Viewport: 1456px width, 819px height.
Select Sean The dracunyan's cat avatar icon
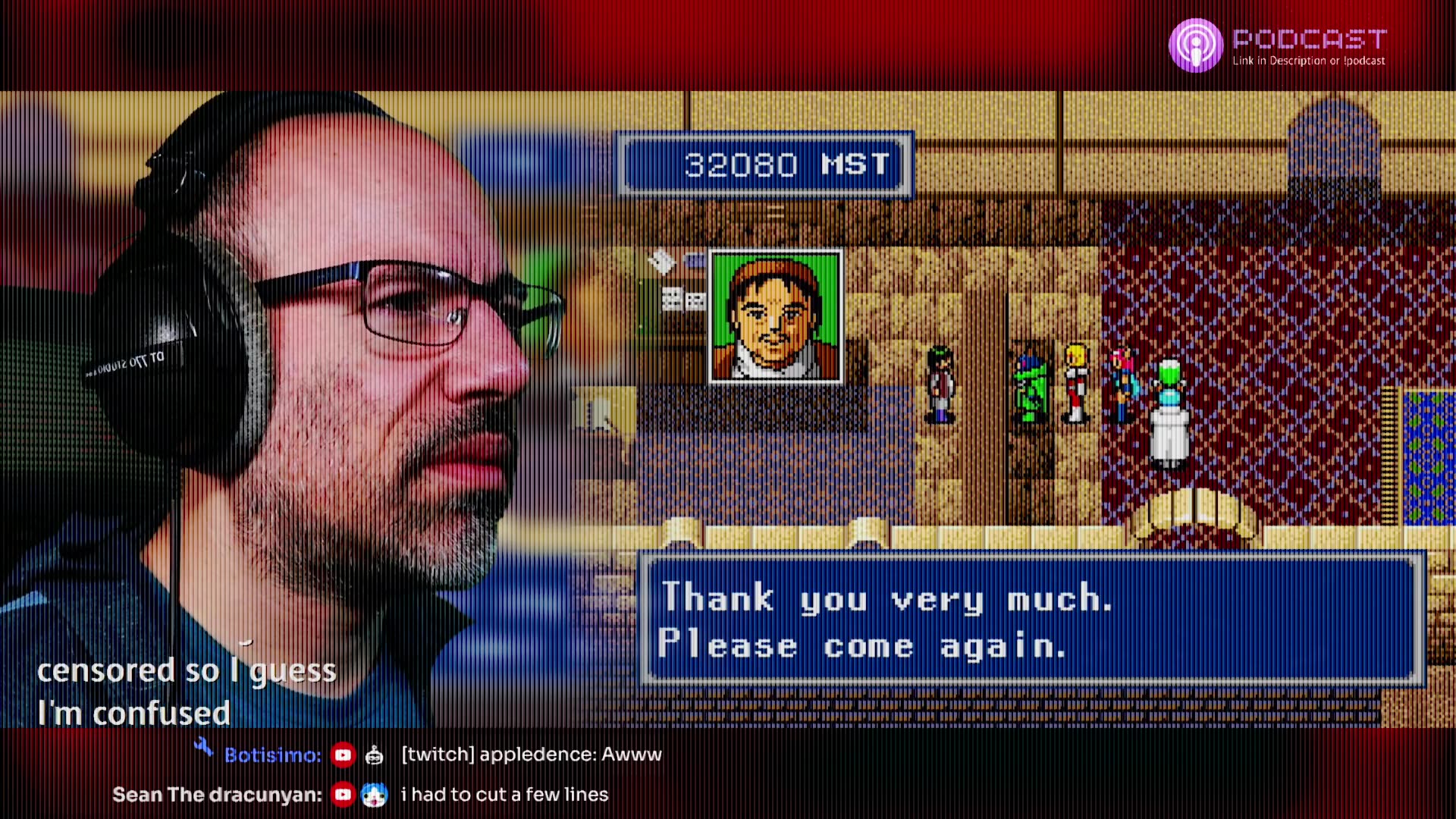(x=373, y=795)
